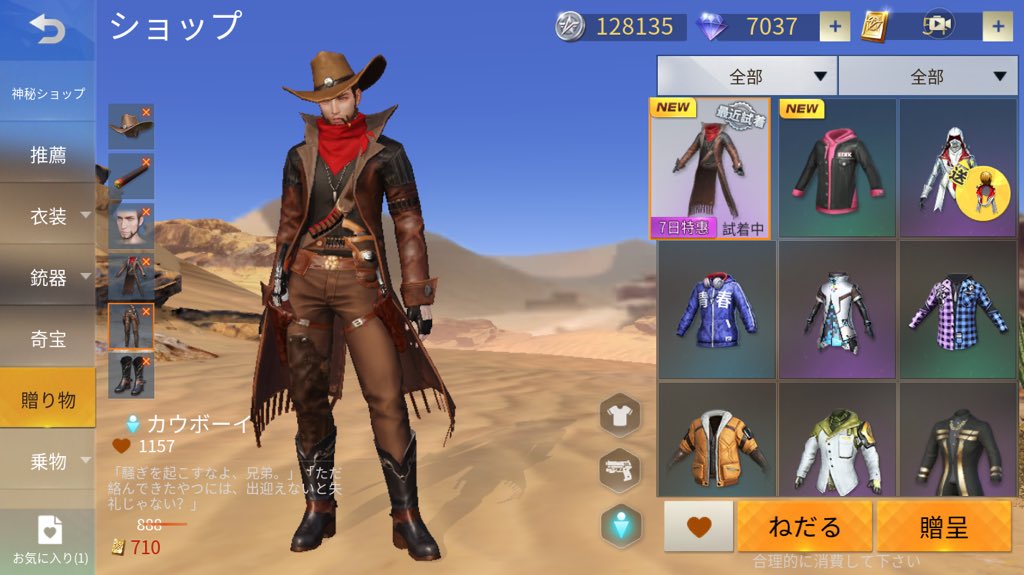Image resolution: width=1024 pixels, height=575 pixels.
Task: Select the 奇宝 tab
Action: pos(48,339)
